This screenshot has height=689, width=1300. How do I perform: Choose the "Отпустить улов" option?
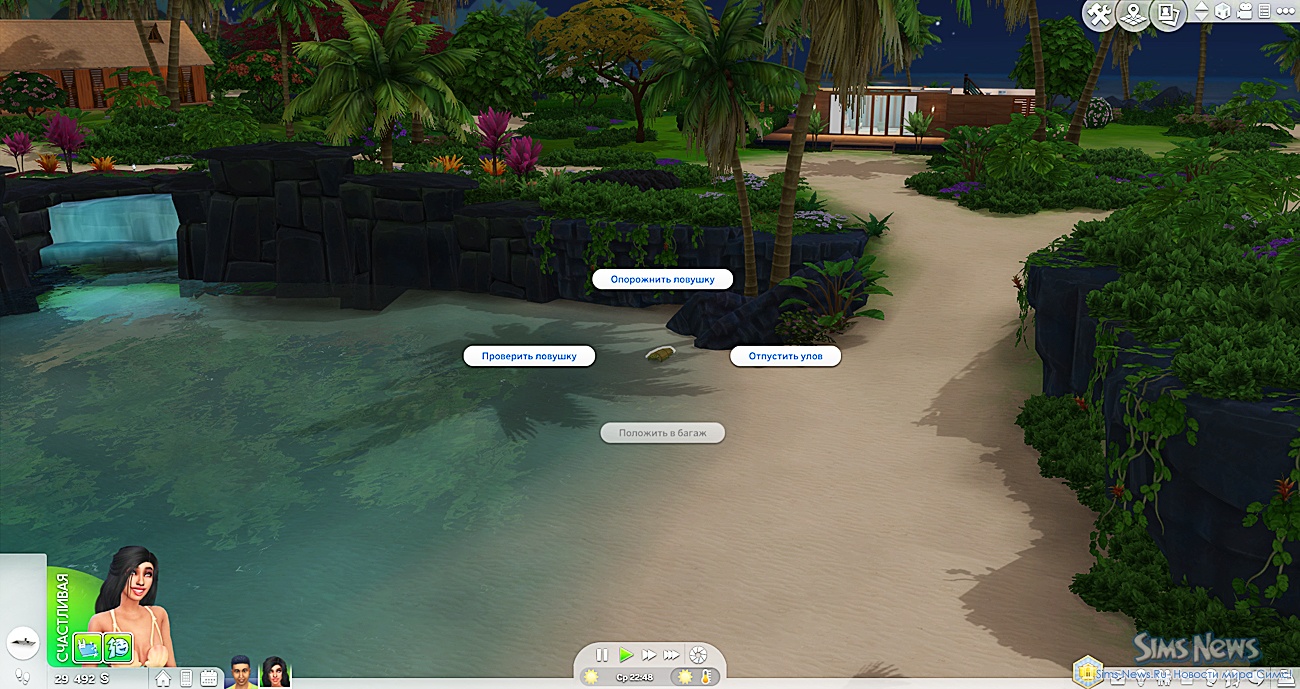coord(785,356)
